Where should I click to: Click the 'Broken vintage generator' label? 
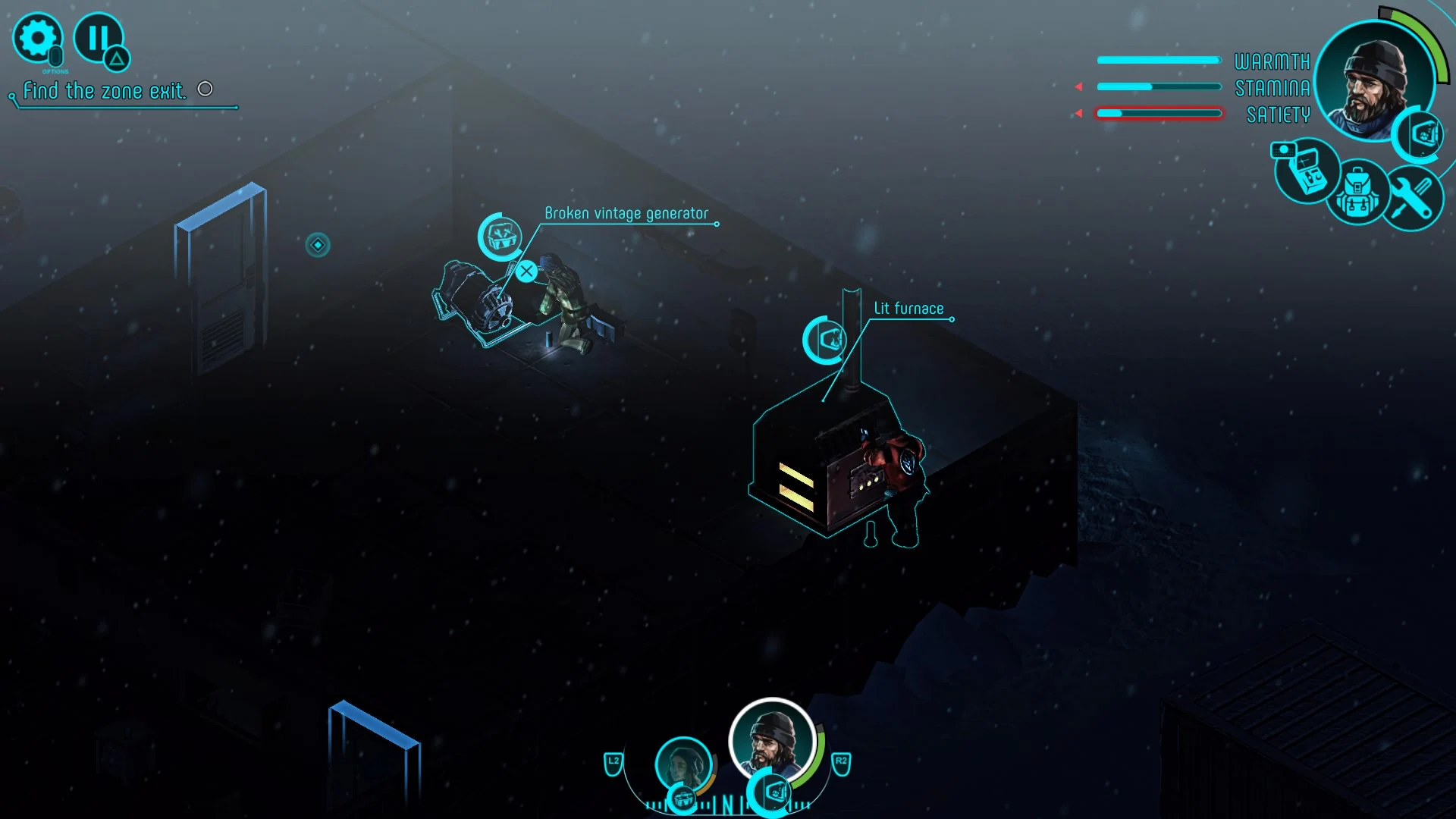pos(626,213)
